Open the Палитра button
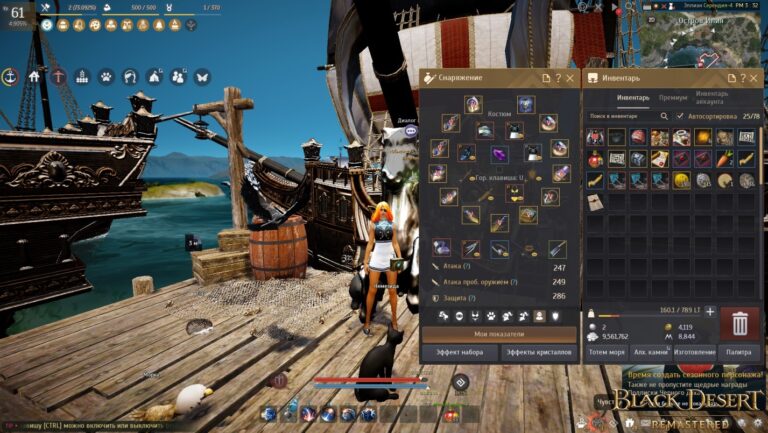Screen dimensions: 768x433 (x=739, y=352)
